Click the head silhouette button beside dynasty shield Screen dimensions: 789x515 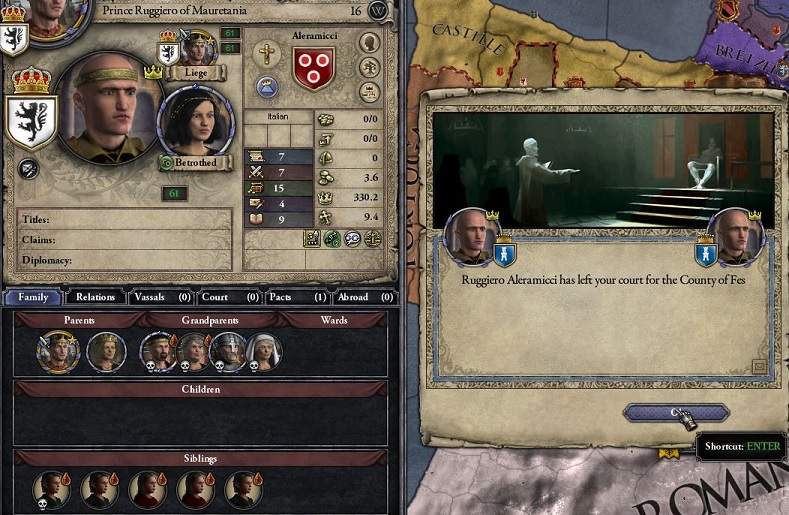click(369, 43)
